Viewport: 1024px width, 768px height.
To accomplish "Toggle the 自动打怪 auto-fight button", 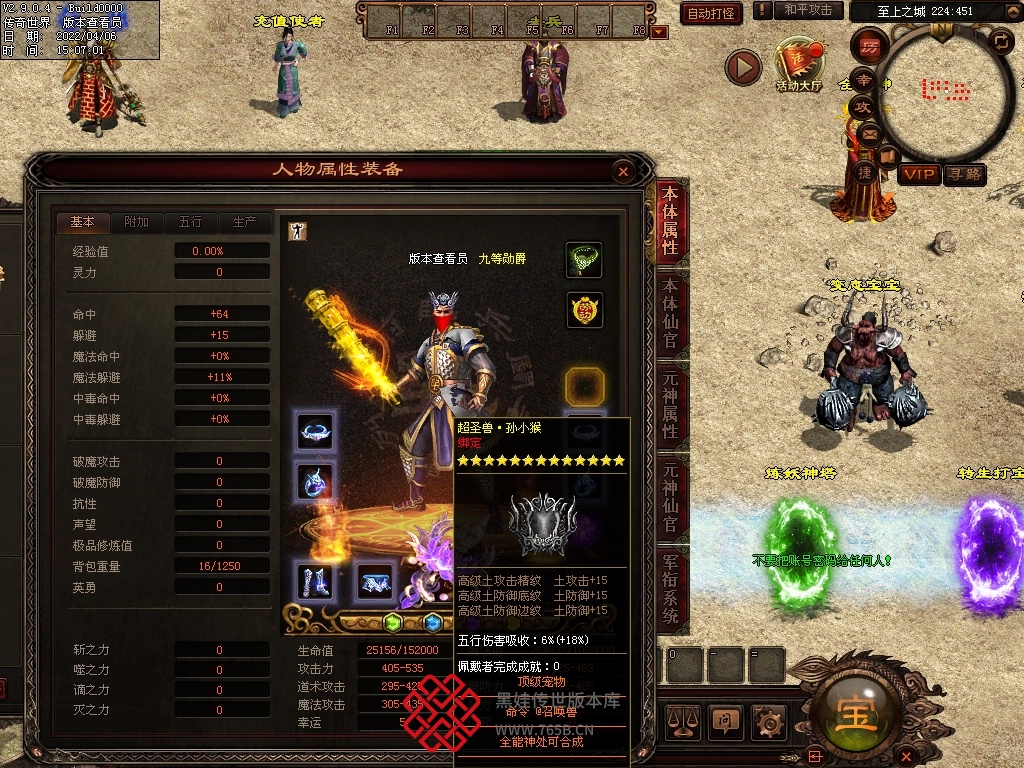I will (711, 13).
